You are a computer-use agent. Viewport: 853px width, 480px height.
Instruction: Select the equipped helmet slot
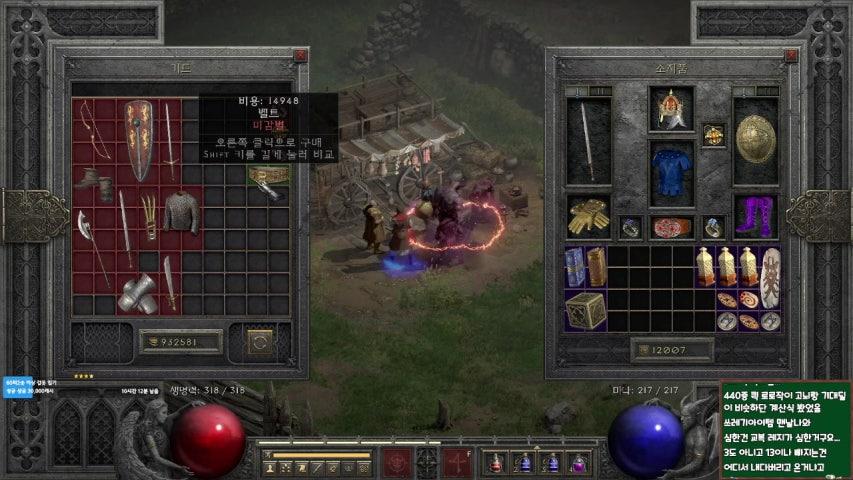pos(671,109)
